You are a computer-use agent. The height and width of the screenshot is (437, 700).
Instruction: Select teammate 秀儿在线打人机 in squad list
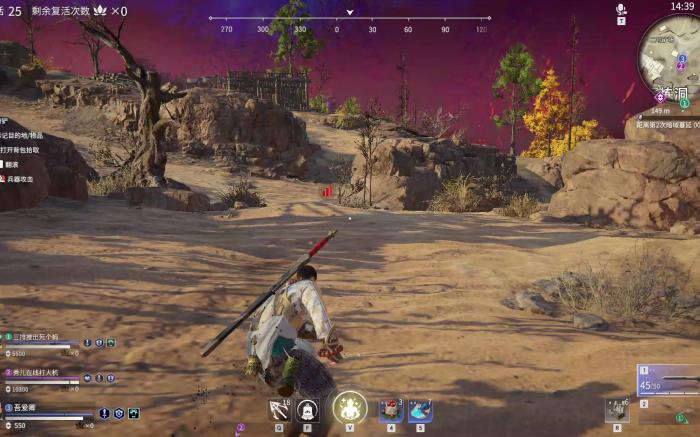[40, 372]
